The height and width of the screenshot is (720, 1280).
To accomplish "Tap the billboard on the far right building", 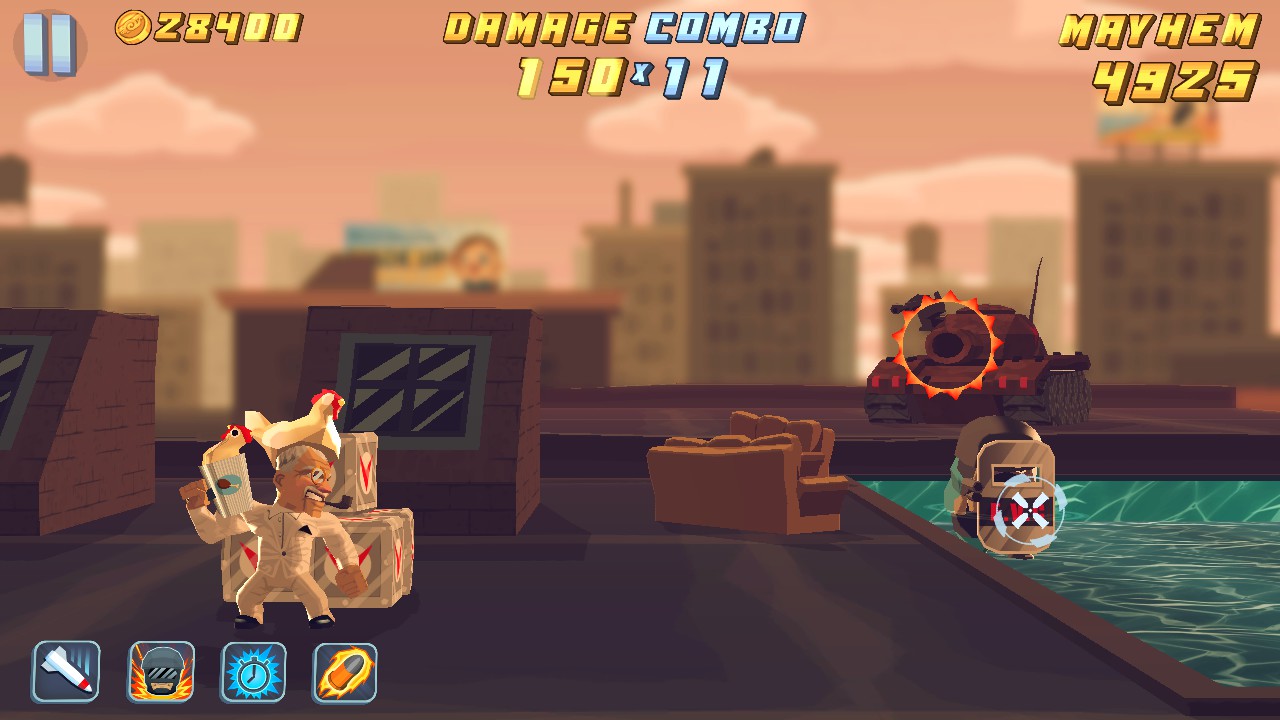I will (x=1160, y=120).
